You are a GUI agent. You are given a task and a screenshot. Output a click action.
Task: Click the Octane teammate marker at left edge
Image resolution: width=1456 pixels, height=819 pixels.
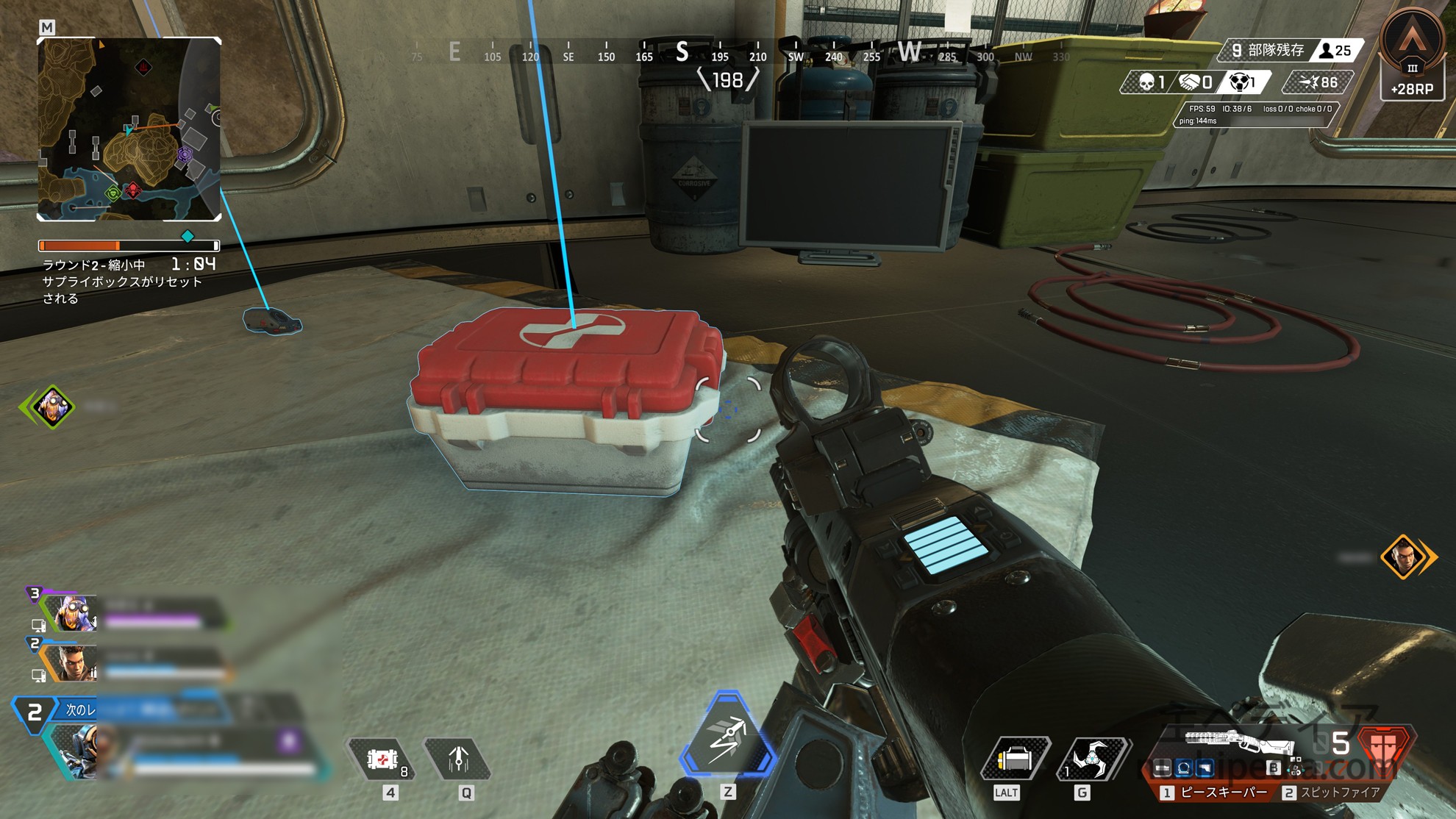pyautogui.click(x=52, y=406)
